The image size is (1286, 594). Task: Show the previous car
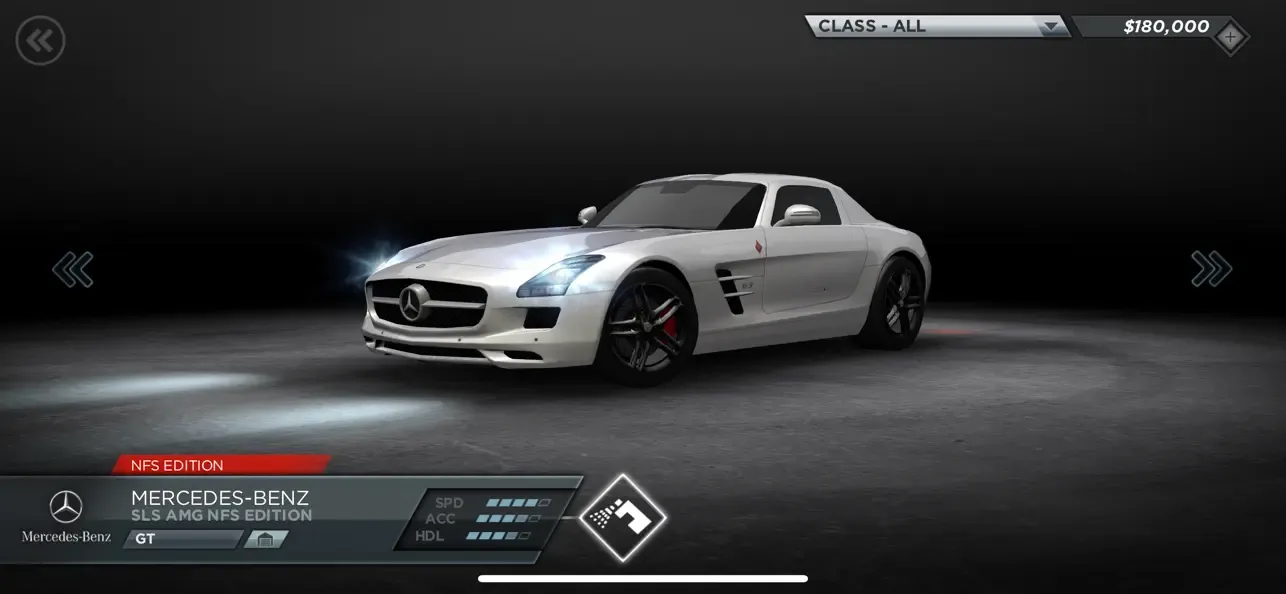(x=73, y=269)
